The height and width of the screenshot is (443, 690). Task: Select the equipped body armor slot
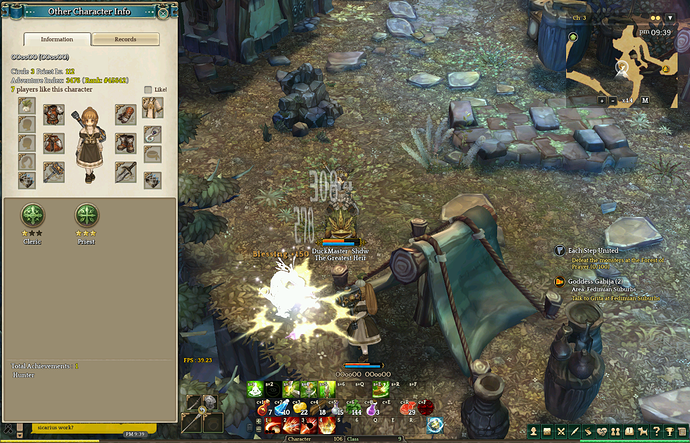coord(53,113)
